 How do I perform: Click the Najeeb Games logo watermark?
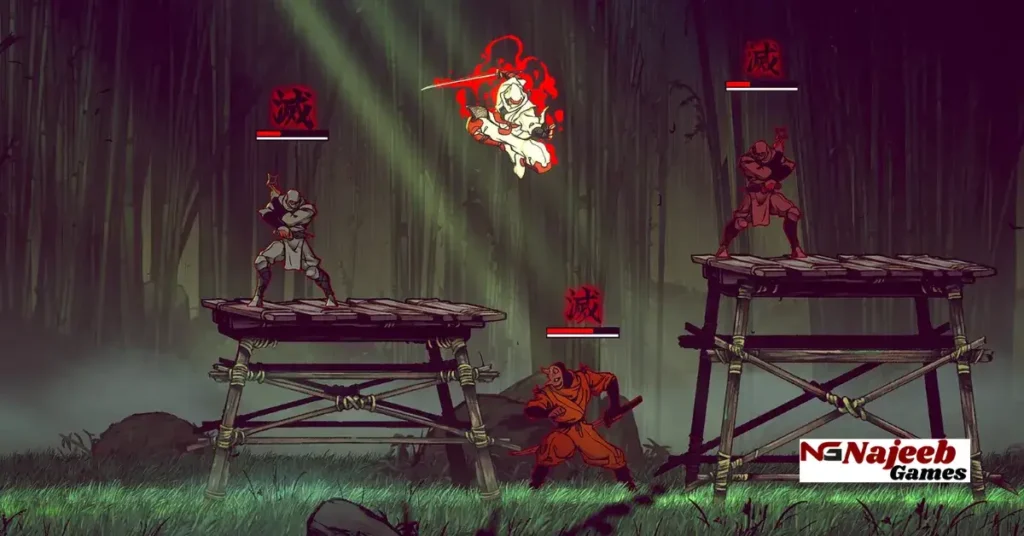pyautogui.click(x=884, y=460)
